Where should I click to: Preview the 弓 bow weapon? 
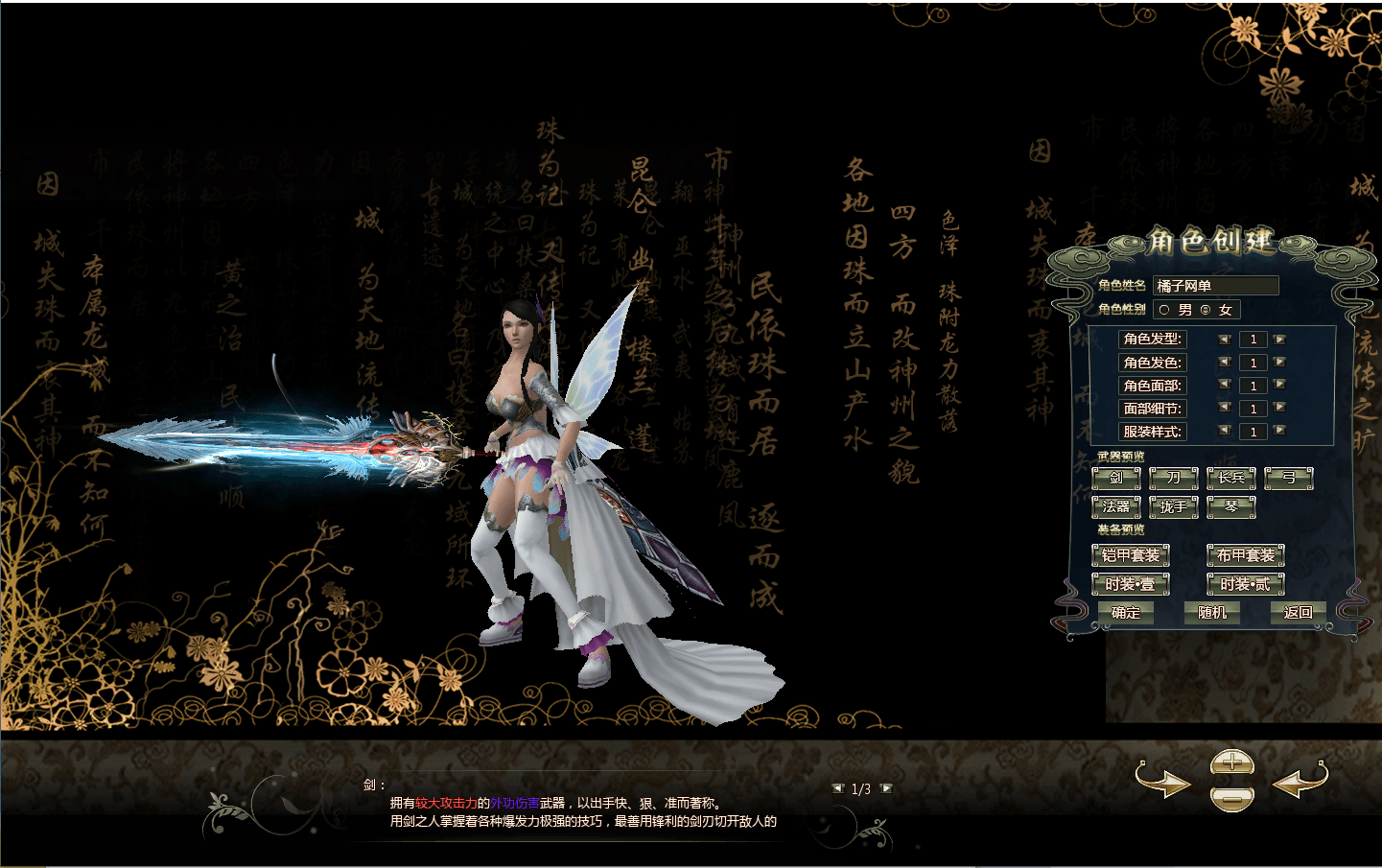pyautogui.click(x=1289, y=478)
